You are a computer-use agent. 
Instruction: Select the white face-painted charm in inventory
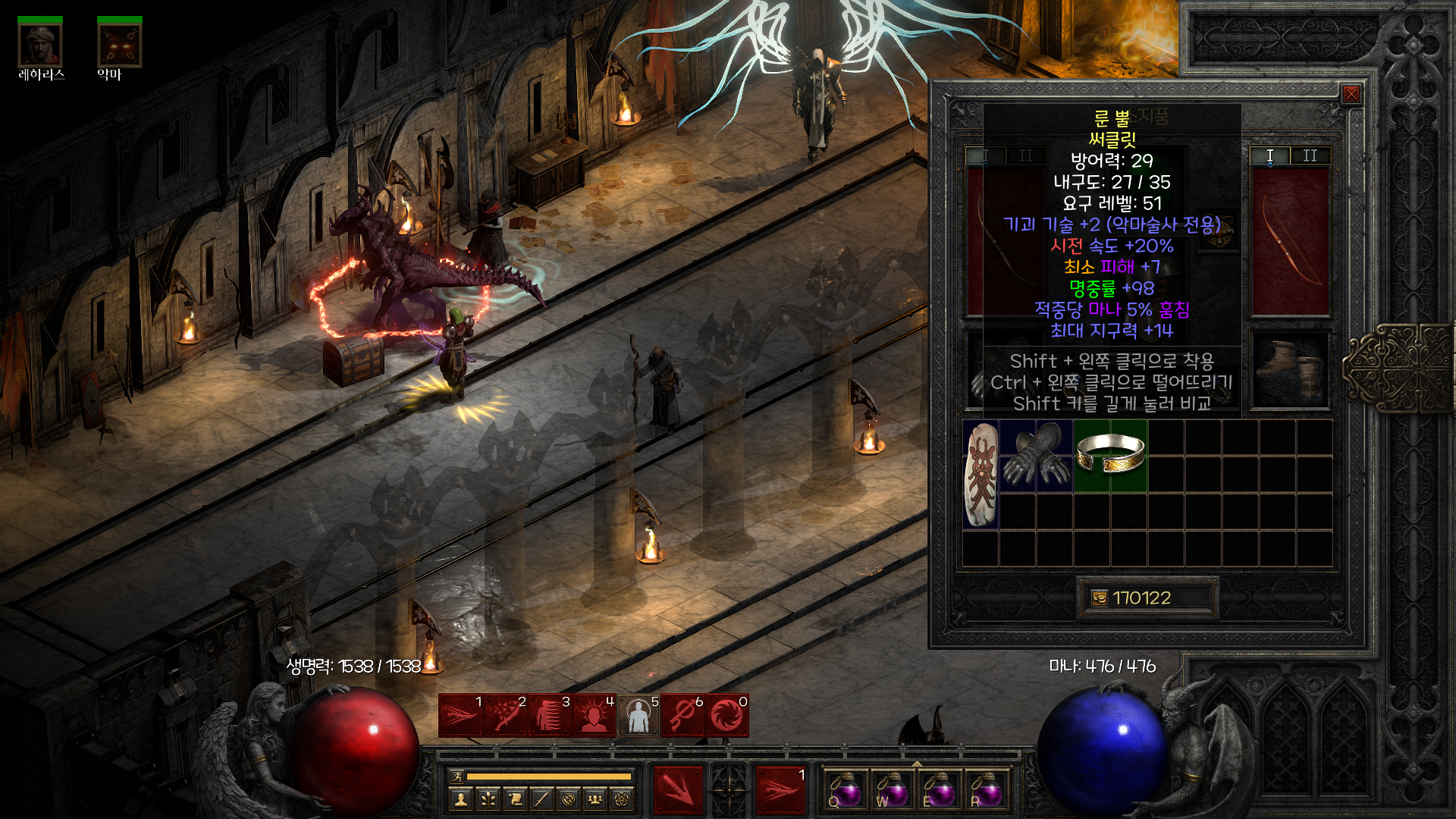pos(981,474)
